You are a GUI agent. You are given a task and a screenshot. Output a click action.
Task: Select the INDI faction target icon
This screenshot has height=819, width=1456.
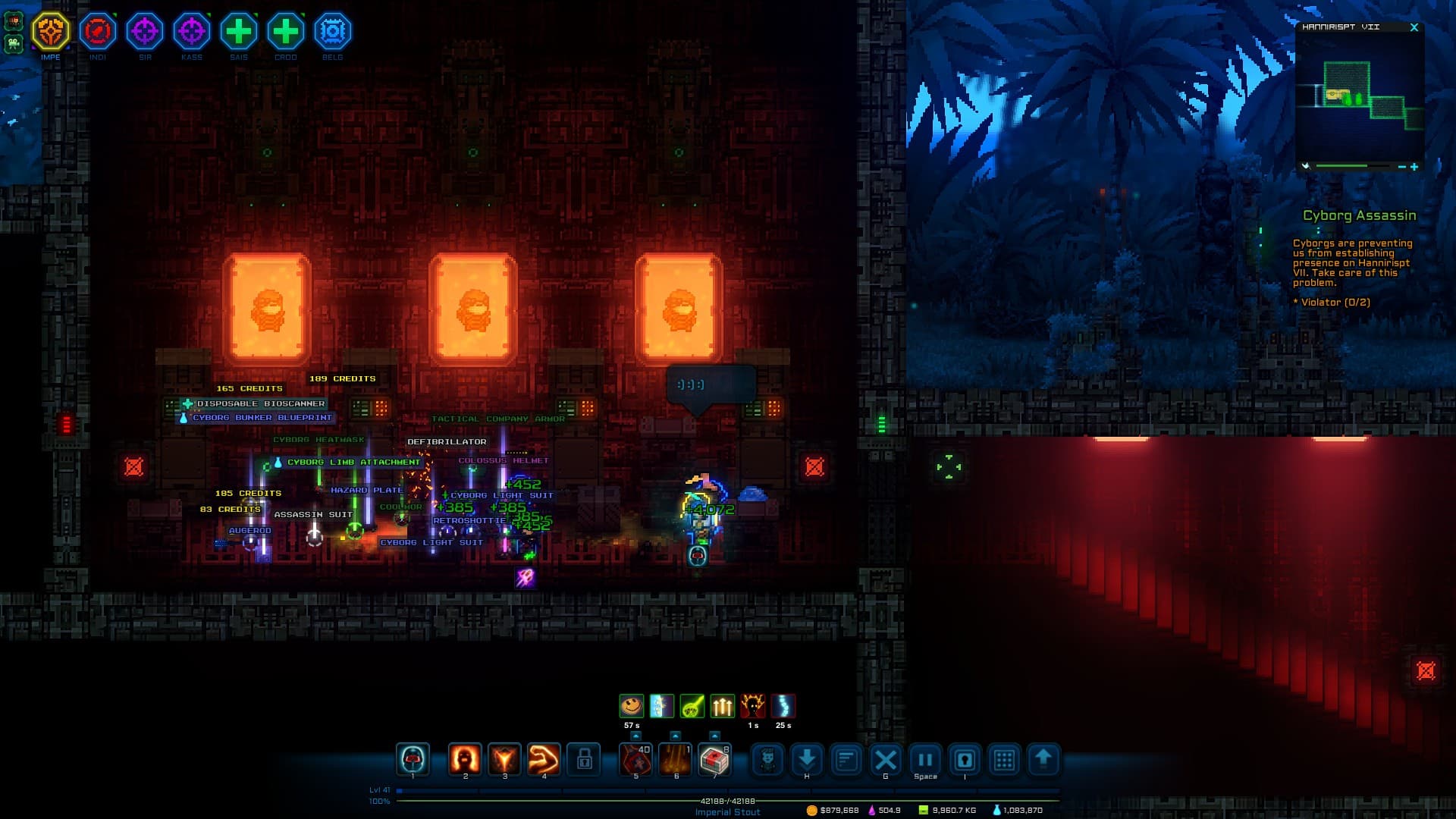[x=98, y=32]
